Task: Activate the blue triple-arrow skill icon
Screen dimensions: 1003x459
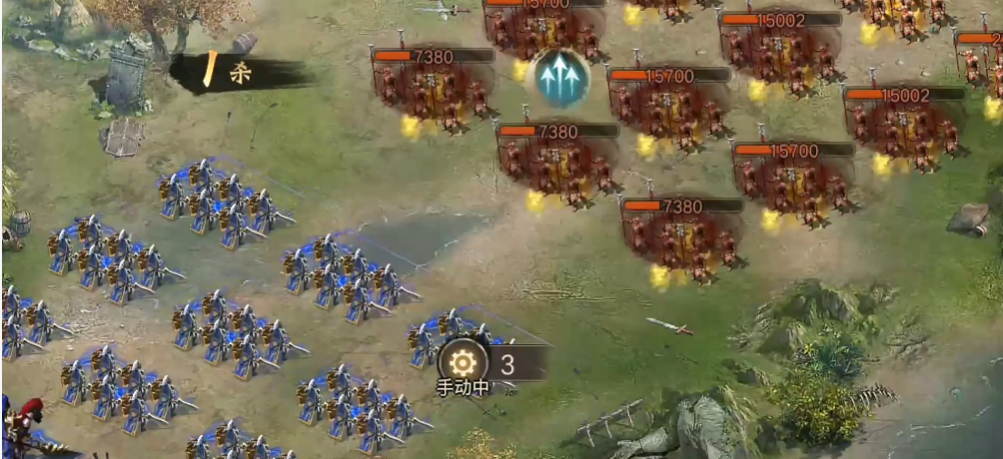Action: point(559,76)
